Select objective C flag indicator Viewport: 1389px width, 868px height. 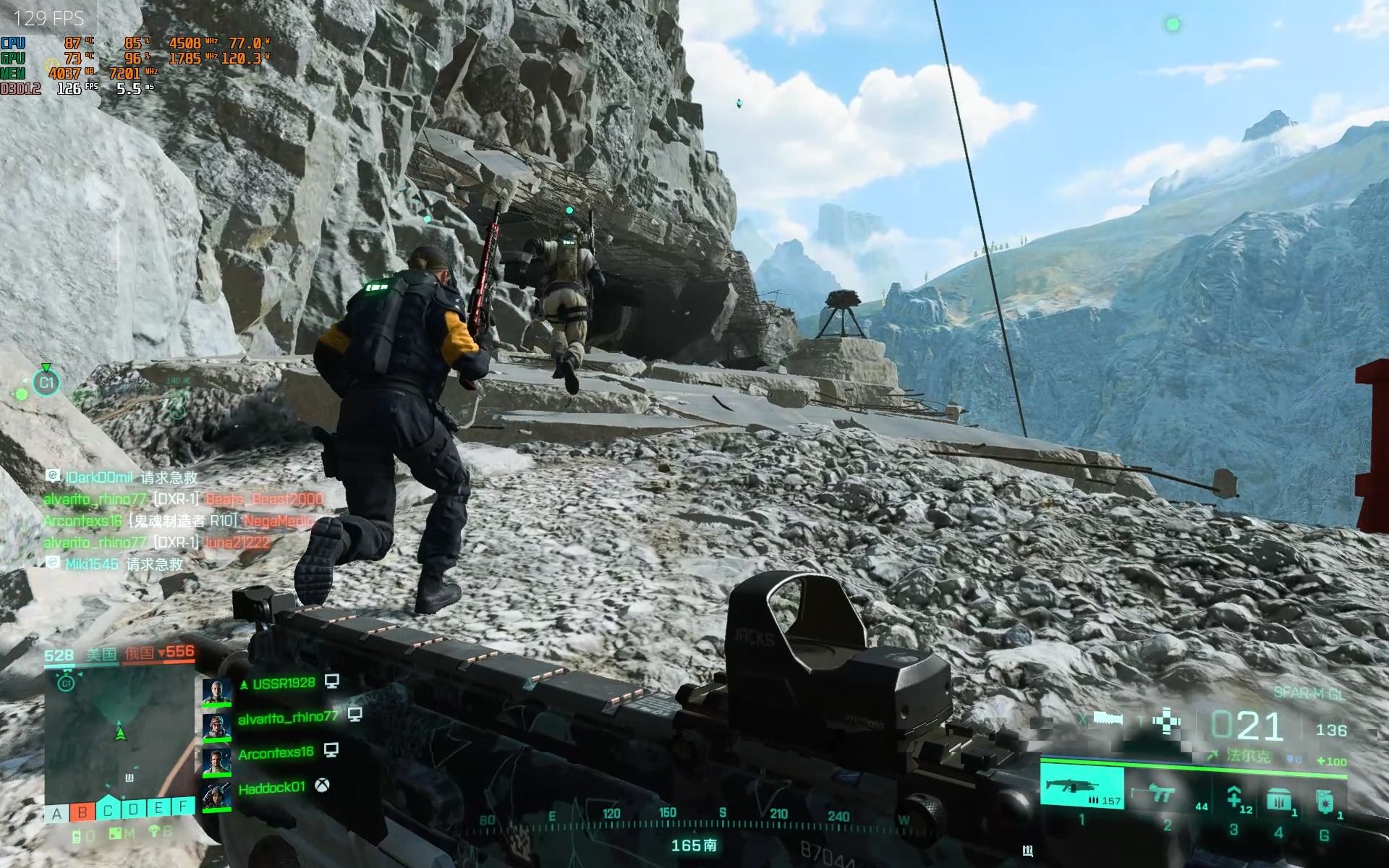(x=108, y=811)
